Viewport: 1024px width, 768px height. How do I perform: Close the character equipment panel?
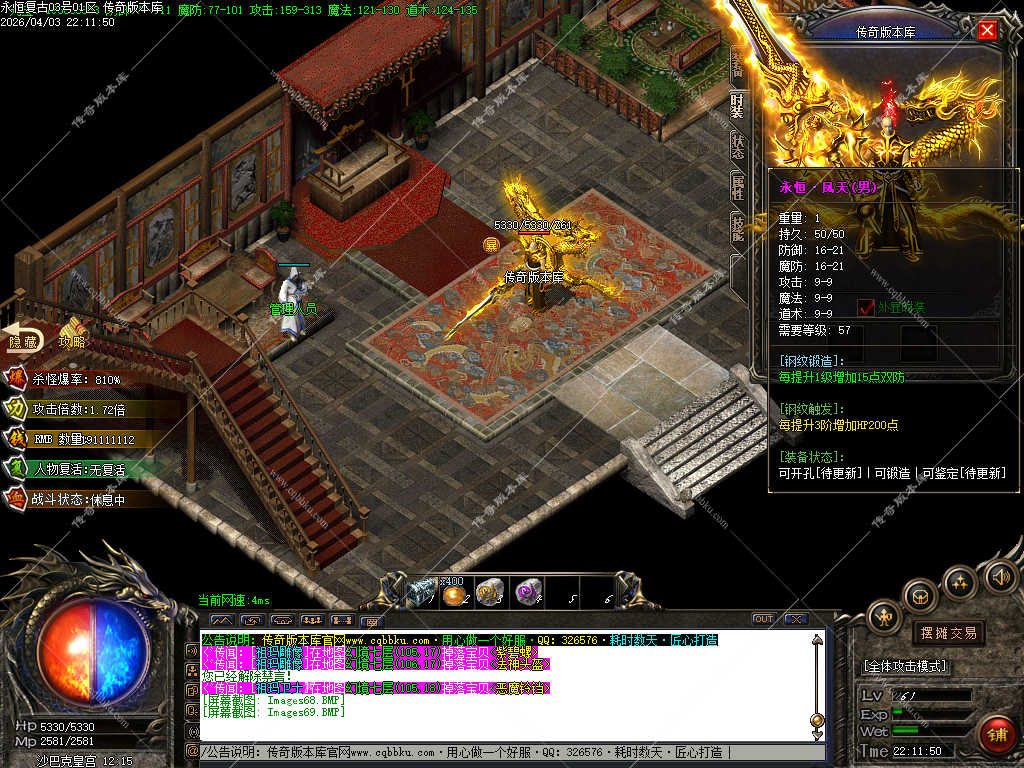point(987,30)
